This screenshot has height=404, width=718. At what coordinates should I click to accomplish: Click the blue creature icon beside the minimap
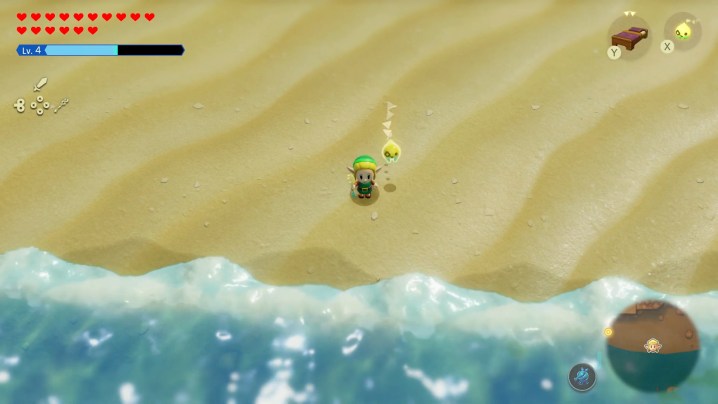pyautogui.click(x=582, y=376)
